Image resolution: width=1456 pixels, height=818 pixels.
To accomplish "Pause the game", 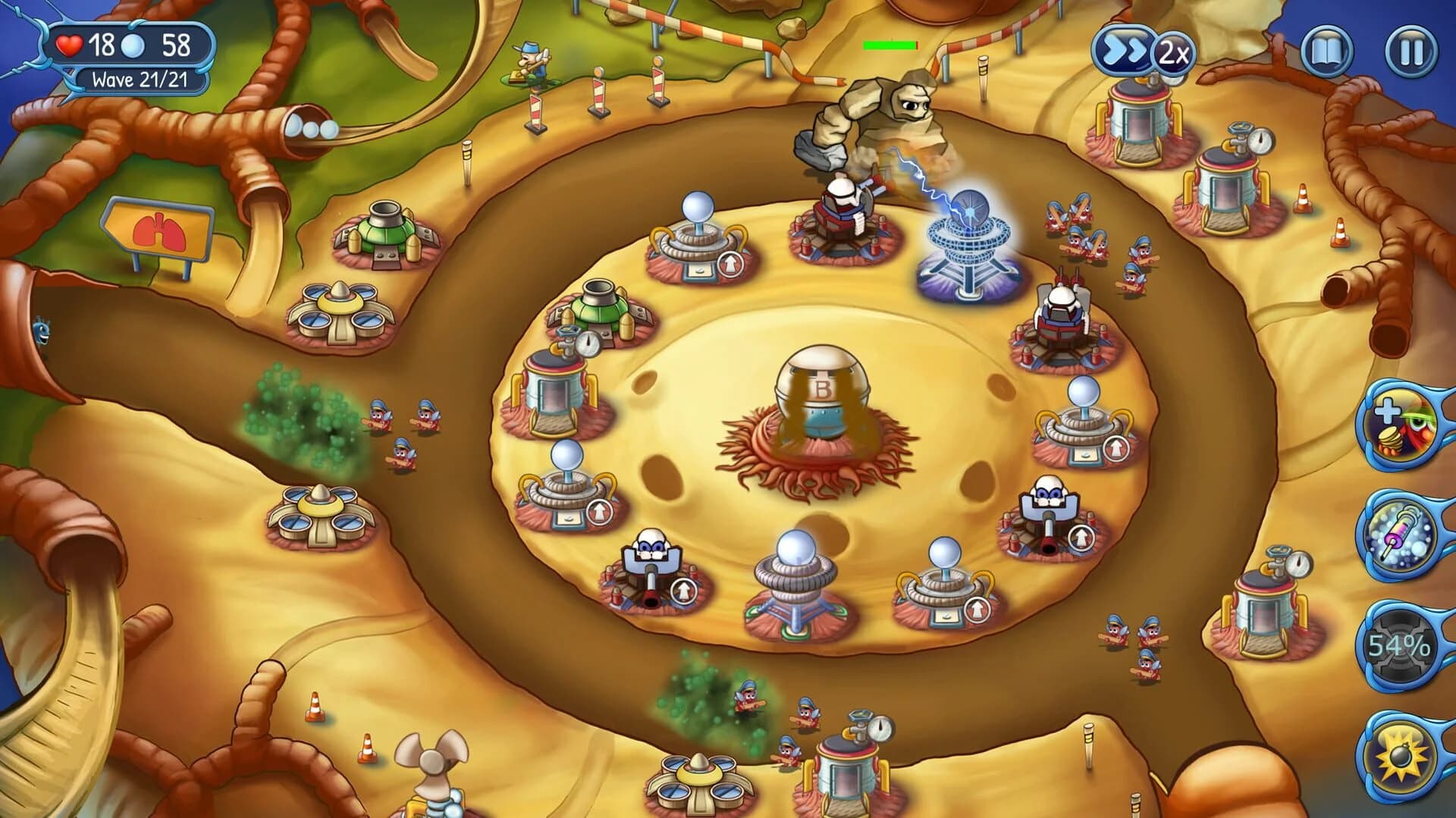I will 1410,49.
